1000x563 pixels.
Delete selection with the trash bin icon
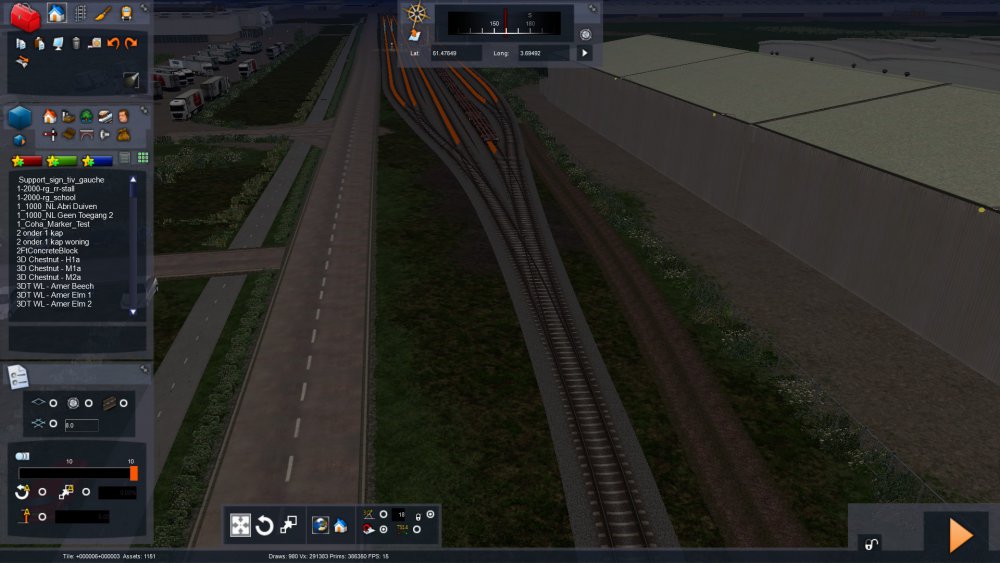click(76, 43)
